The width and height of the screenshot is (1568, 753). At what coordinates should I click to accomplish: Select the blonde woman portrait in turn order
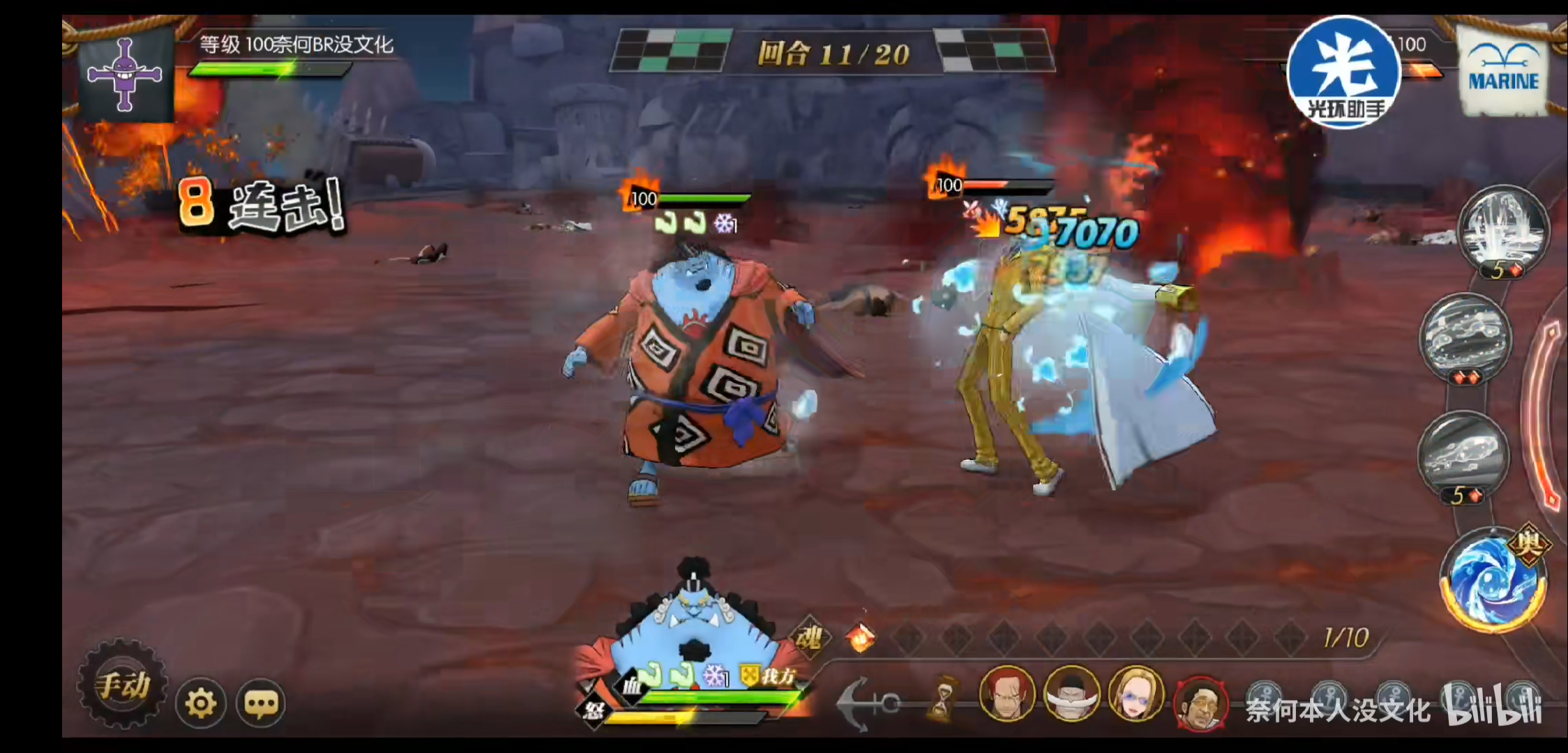tap(1136, 694)
